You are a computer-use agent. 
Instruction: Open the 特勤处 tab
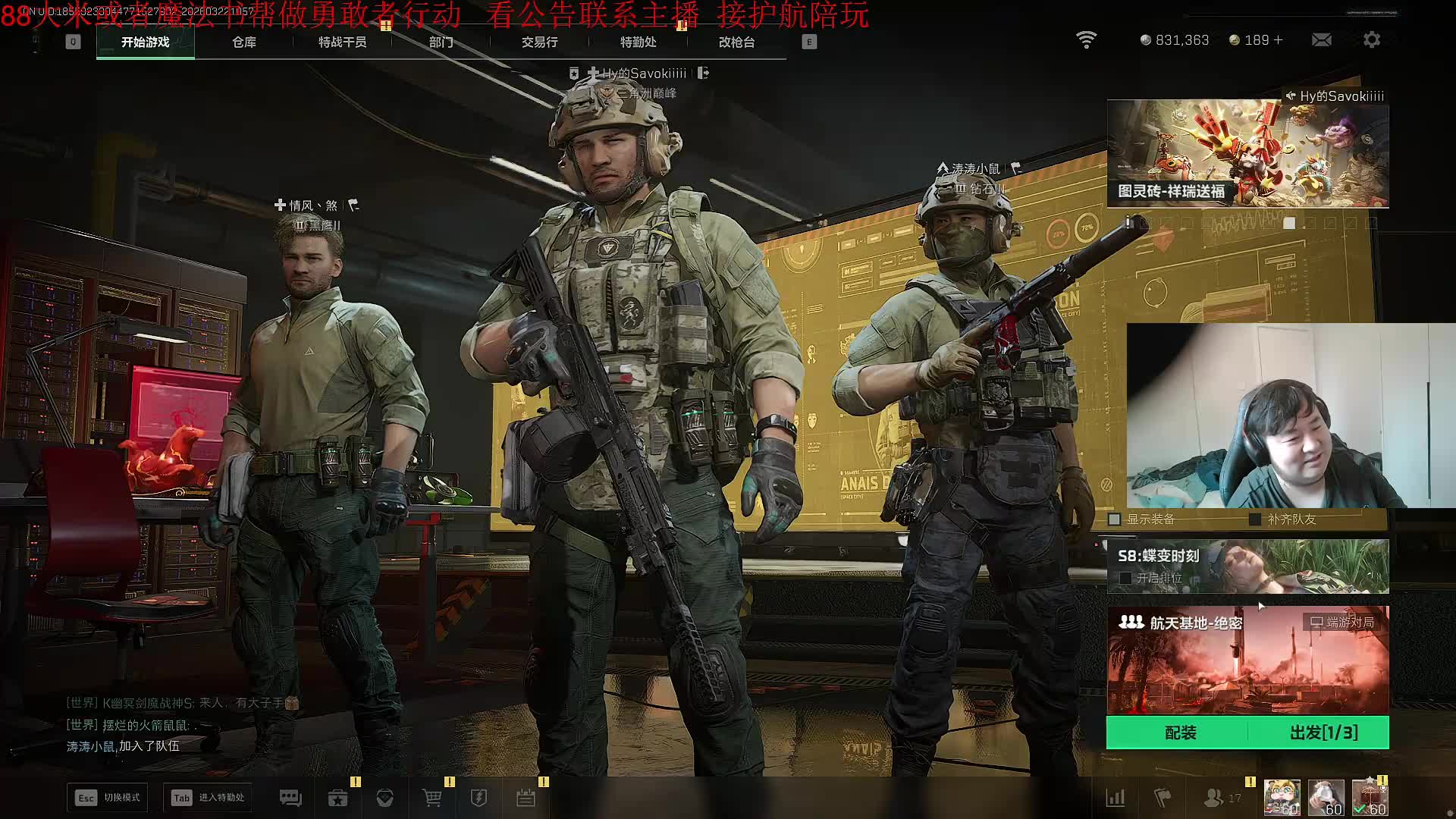pyautogui.click(x=638, y=42)
